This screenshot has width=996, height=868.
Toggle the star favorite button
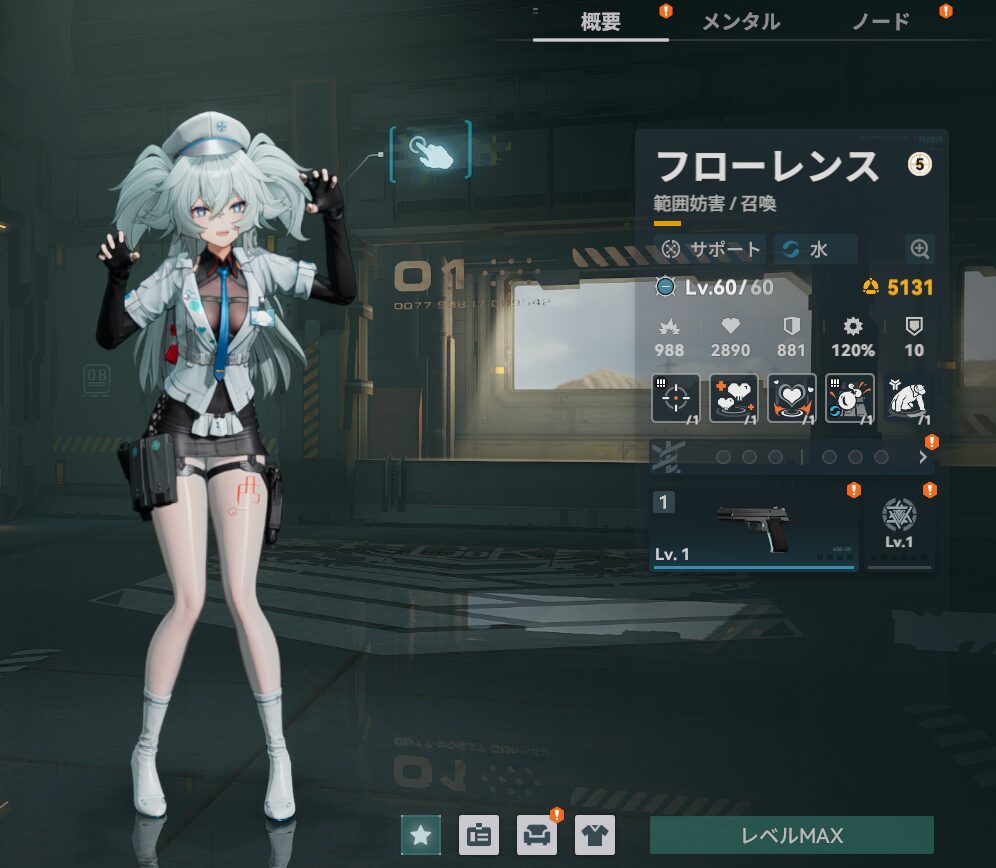point(421,835)
